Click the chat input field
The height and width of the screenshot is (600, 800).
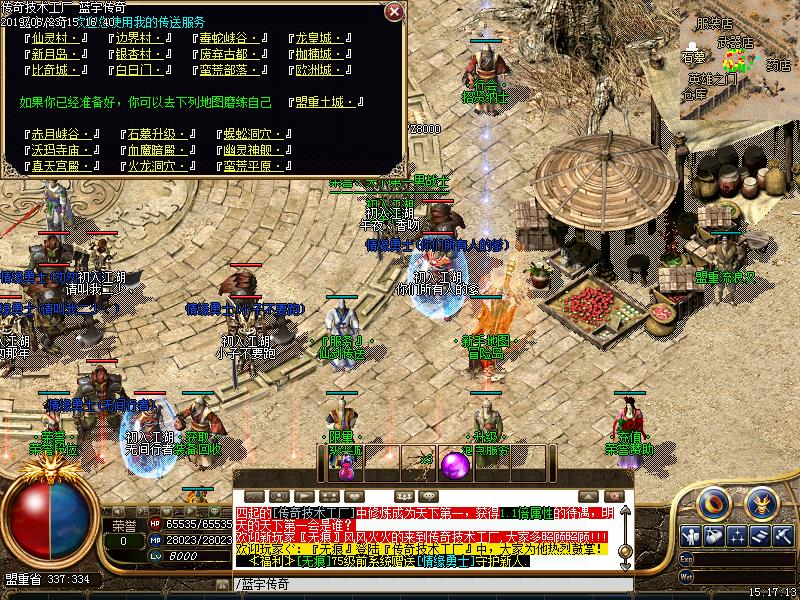tap(432, 583)
